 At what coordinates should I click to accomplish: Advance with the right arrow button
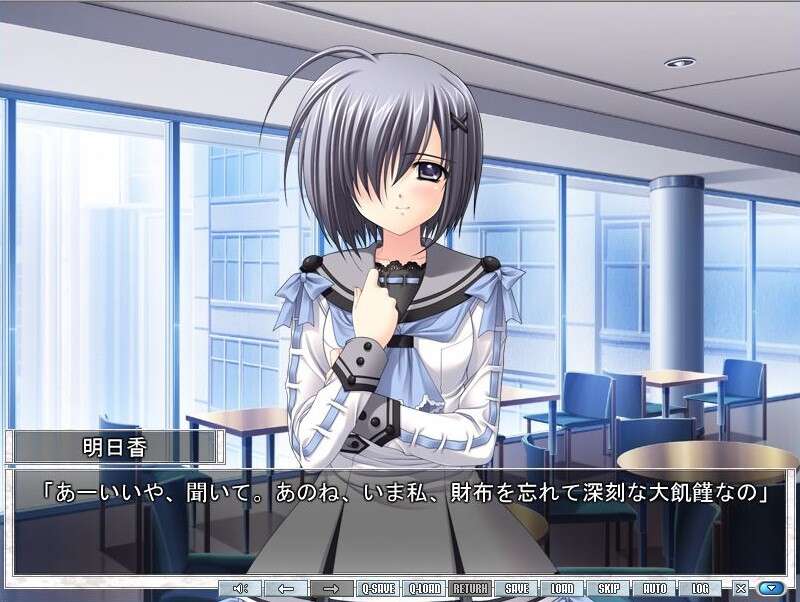point(332,589)
